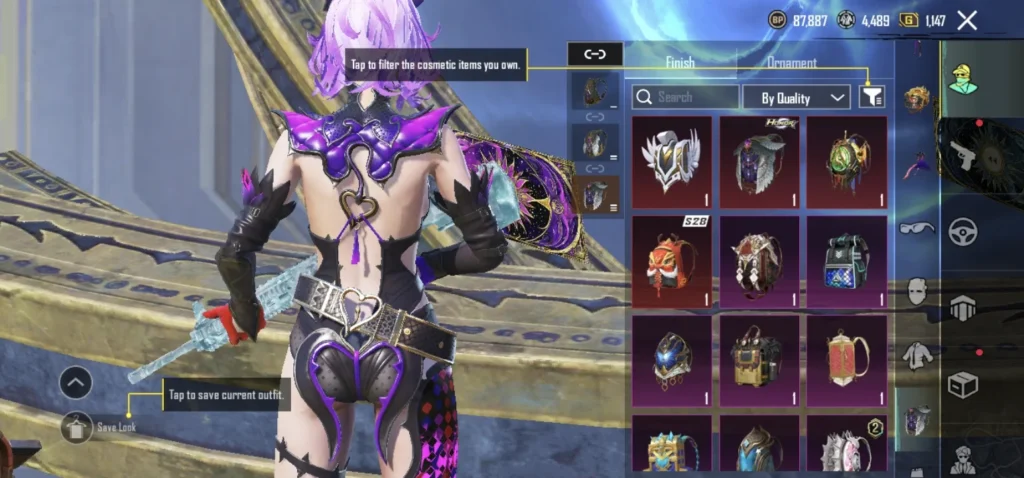Close the inventory screen with the X
1024x478 pixels.
click(x=967, y=20)
